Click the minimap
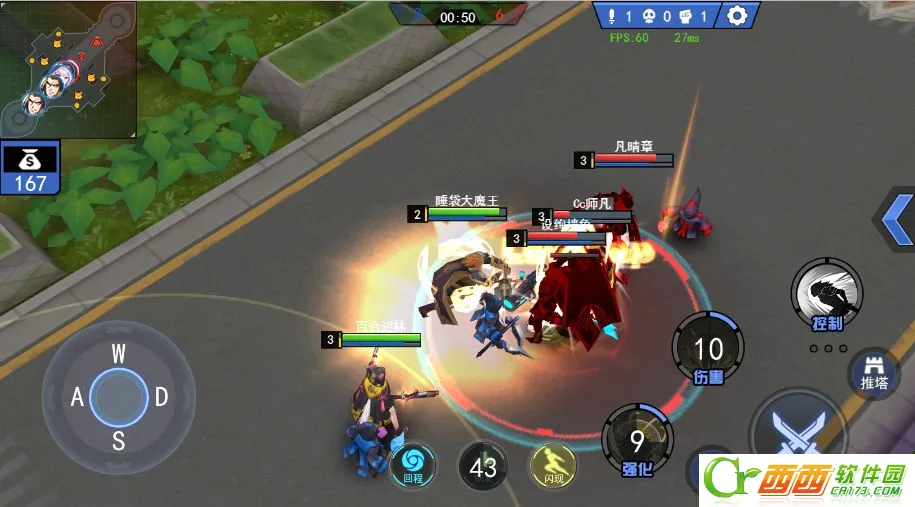The width and height of the screenshot is (915, 507). 68,68
